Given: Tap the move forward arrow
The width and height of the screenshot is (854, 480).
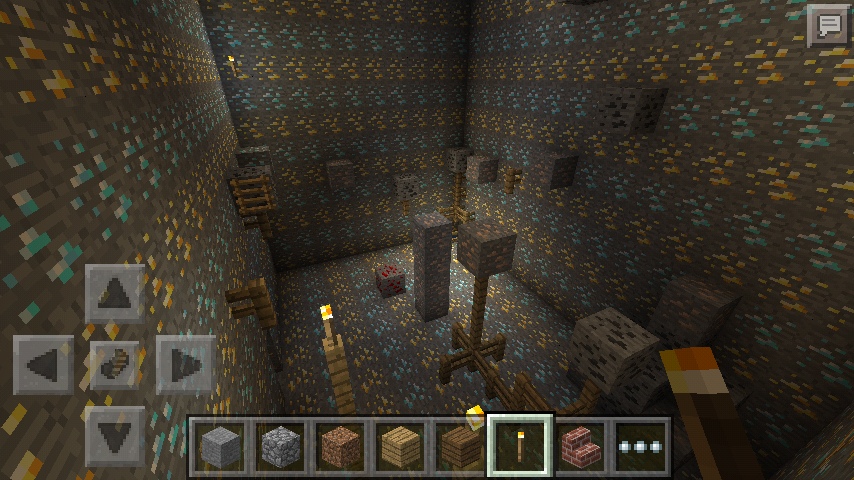Looking at the screenshot, I should [x=115, y=293].
